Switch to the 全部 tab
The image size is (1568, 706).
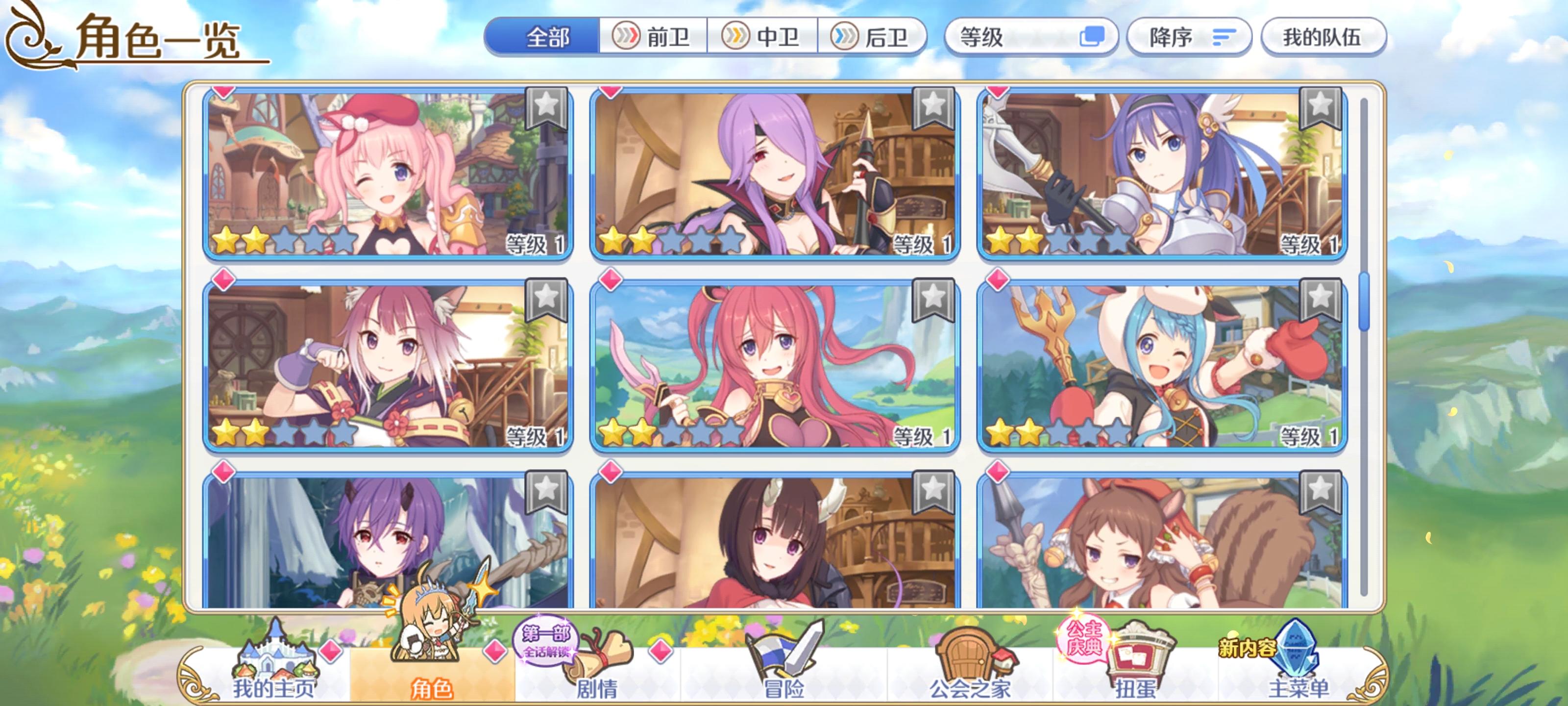click(x=547, y=37)
